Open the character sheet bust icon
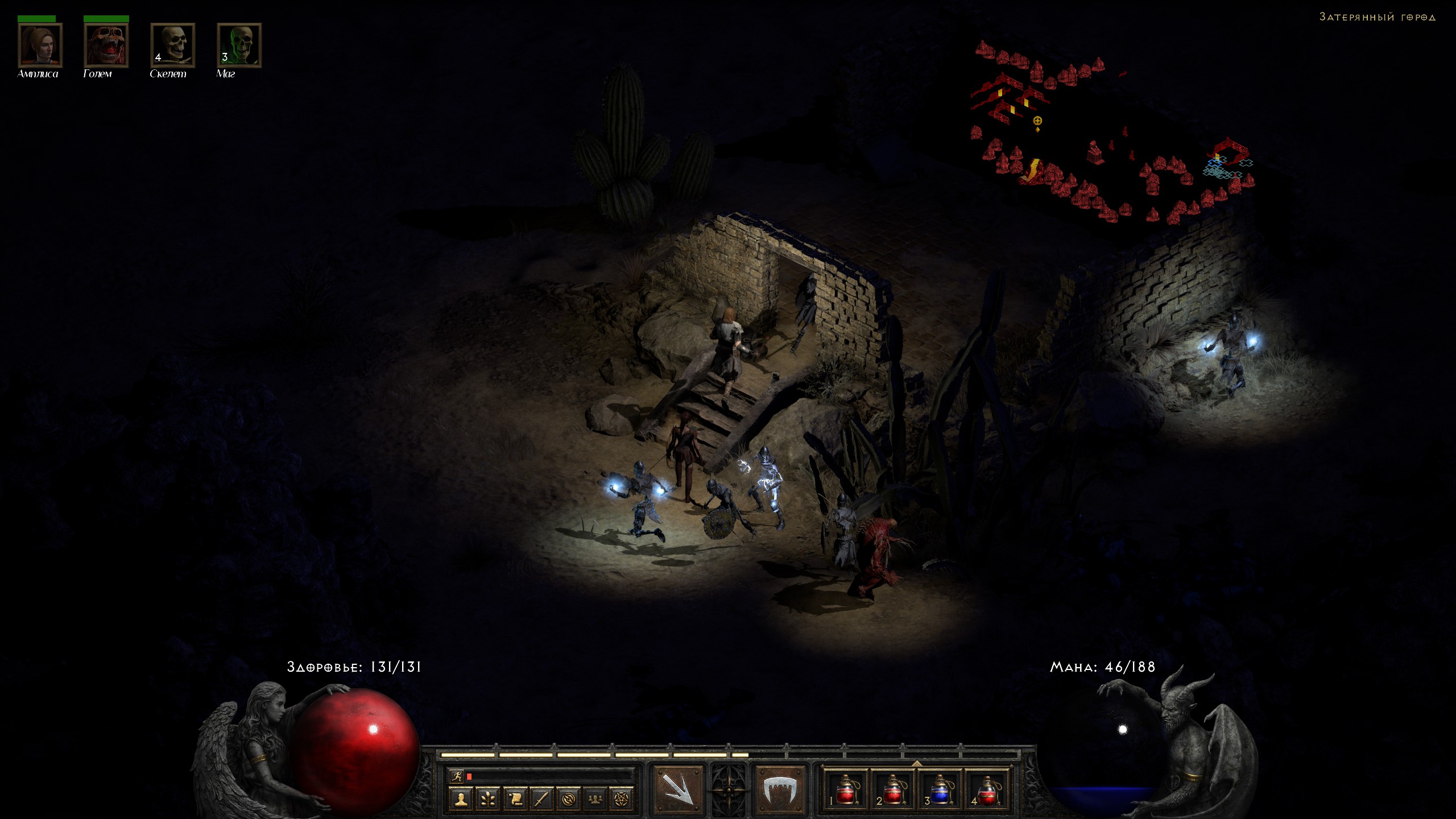Viewport: 1456px width, 819px height. click(461, 799)
